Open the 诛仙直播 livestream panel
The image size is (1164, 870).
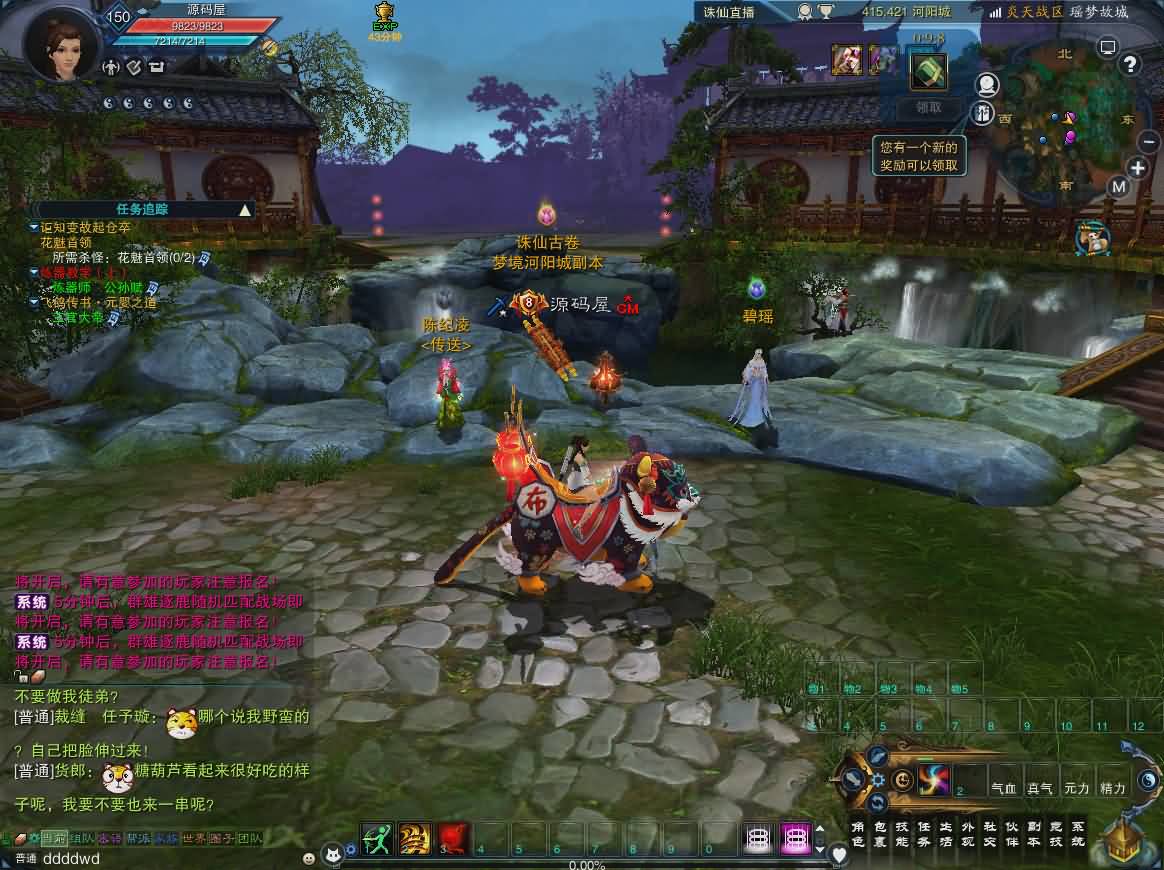pyautogui.click(x=729, y=12)
